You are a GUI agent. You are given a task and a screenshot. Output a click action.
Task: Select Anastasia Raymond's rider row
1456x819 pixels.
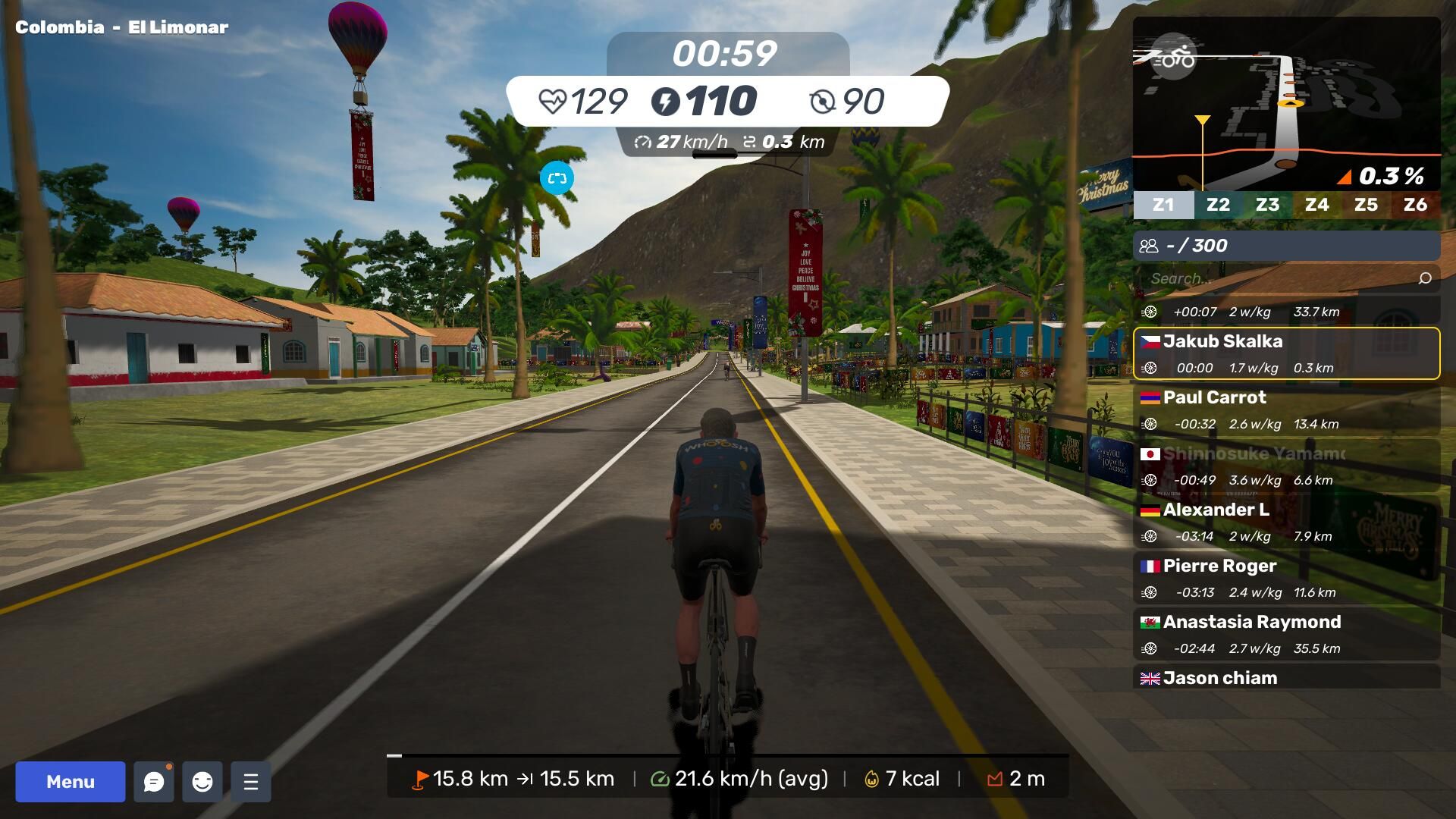1286,634
